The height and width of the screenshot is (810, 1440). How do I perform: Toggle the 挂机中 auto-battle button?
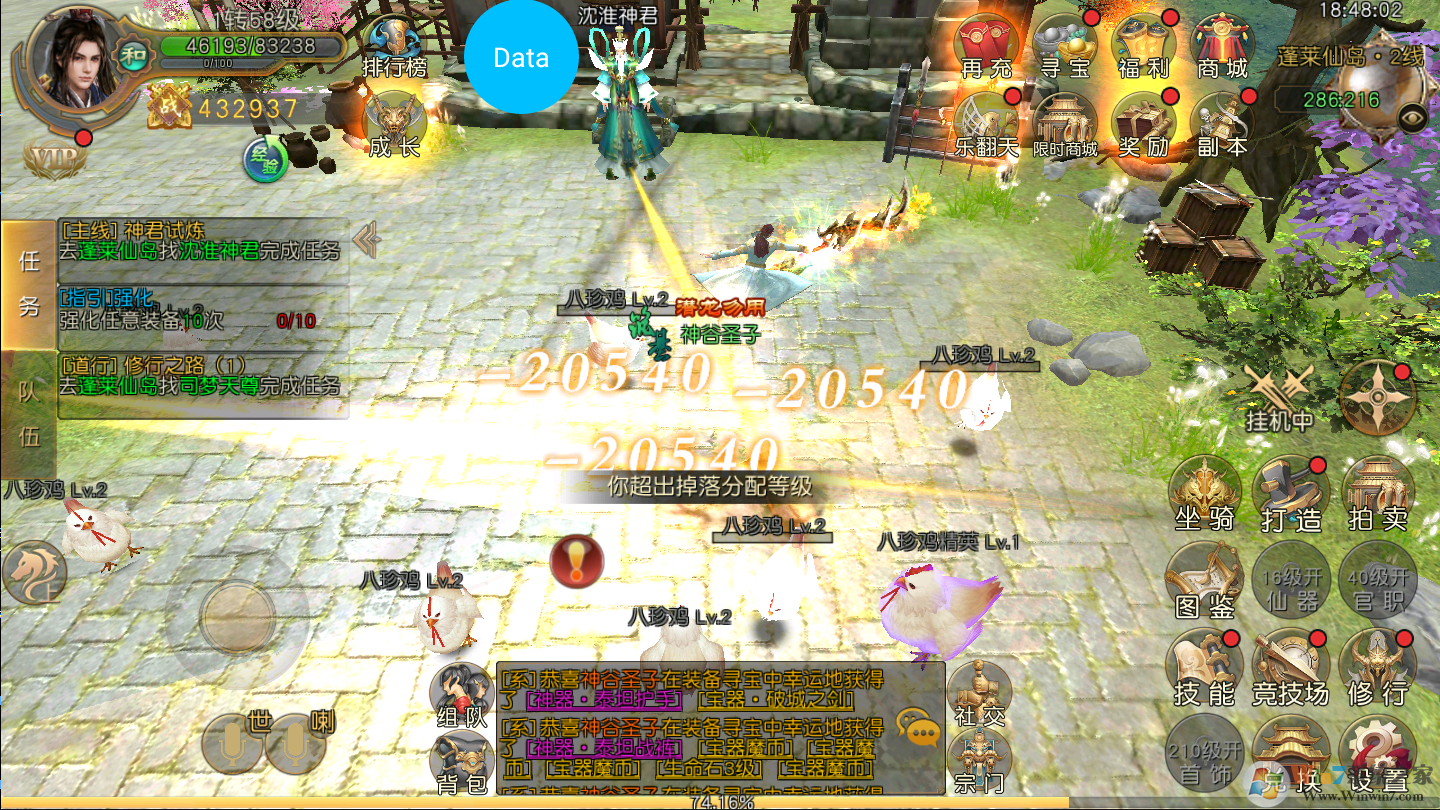click(x=1279, y=396)
